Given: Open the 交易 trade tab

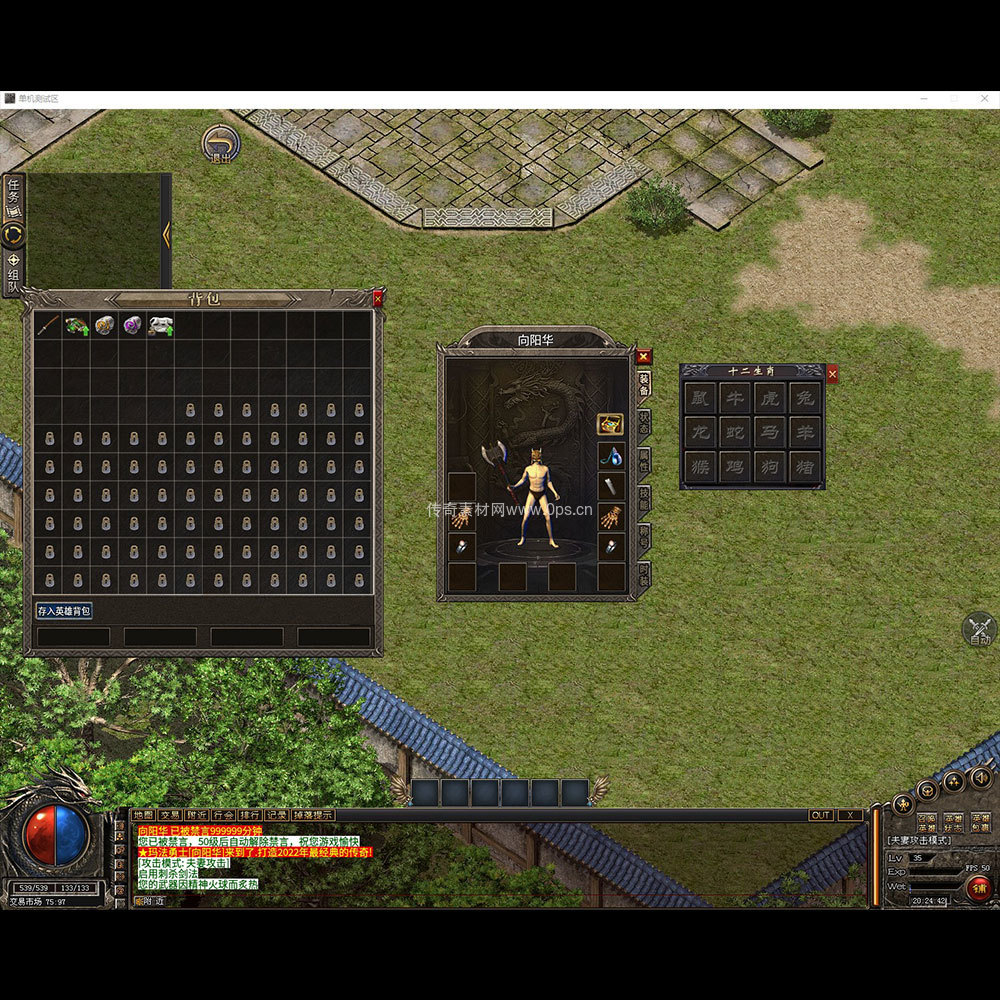Looking at the screenshot, I should 170,815.
